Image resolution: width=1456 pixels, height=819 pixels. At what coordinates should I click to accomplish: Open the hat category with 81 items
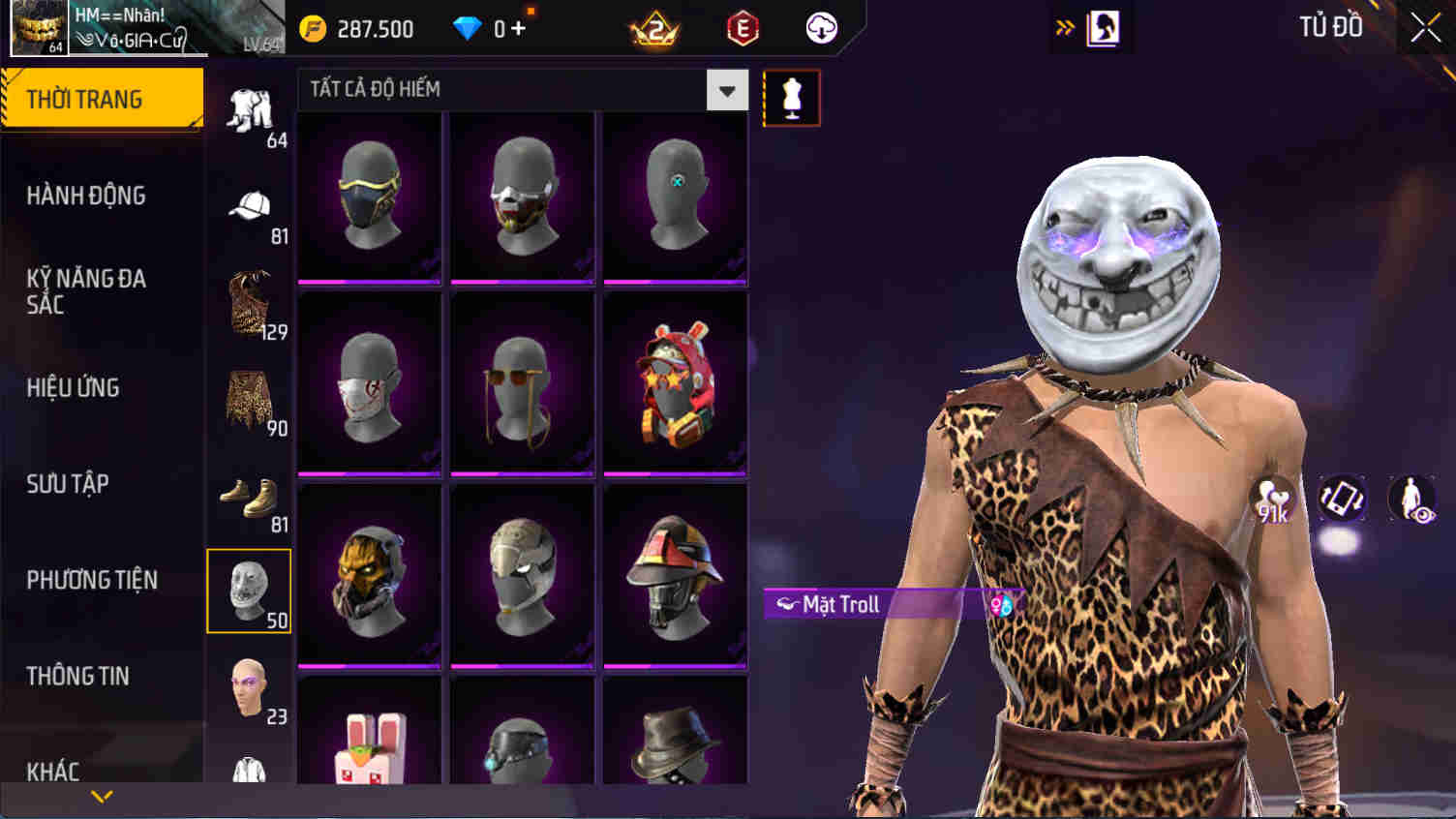coord(249,205)
